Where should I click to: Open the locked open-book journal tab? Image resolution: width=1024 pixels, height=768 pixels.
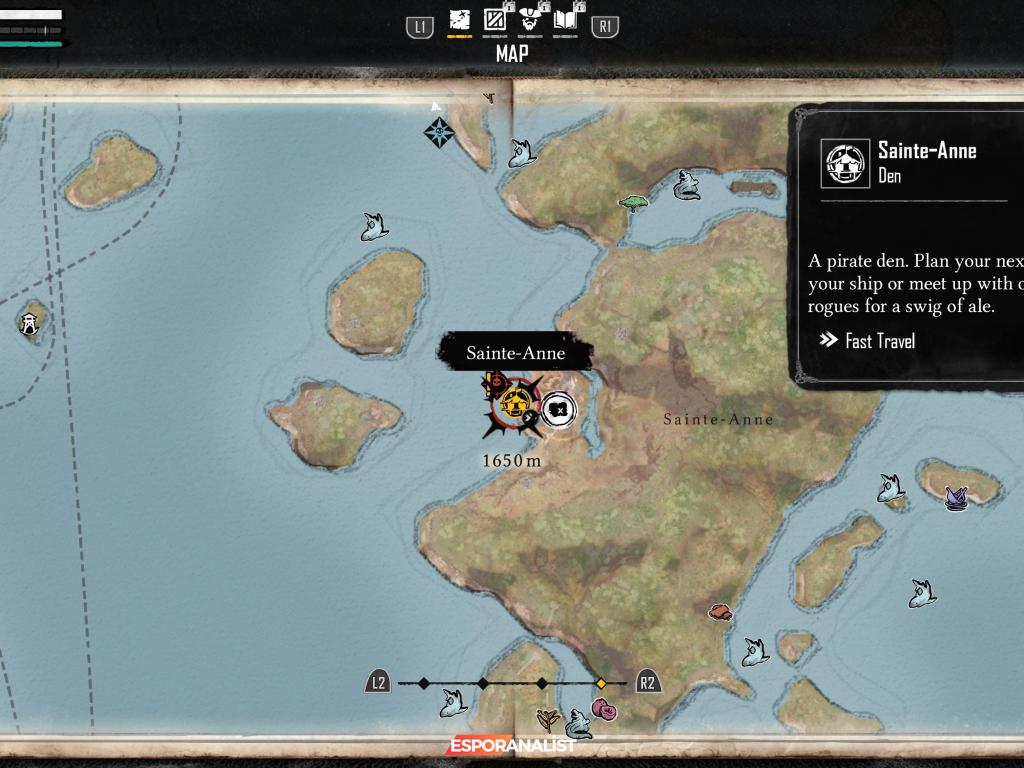pyautogui.click(x=565, y=19)
